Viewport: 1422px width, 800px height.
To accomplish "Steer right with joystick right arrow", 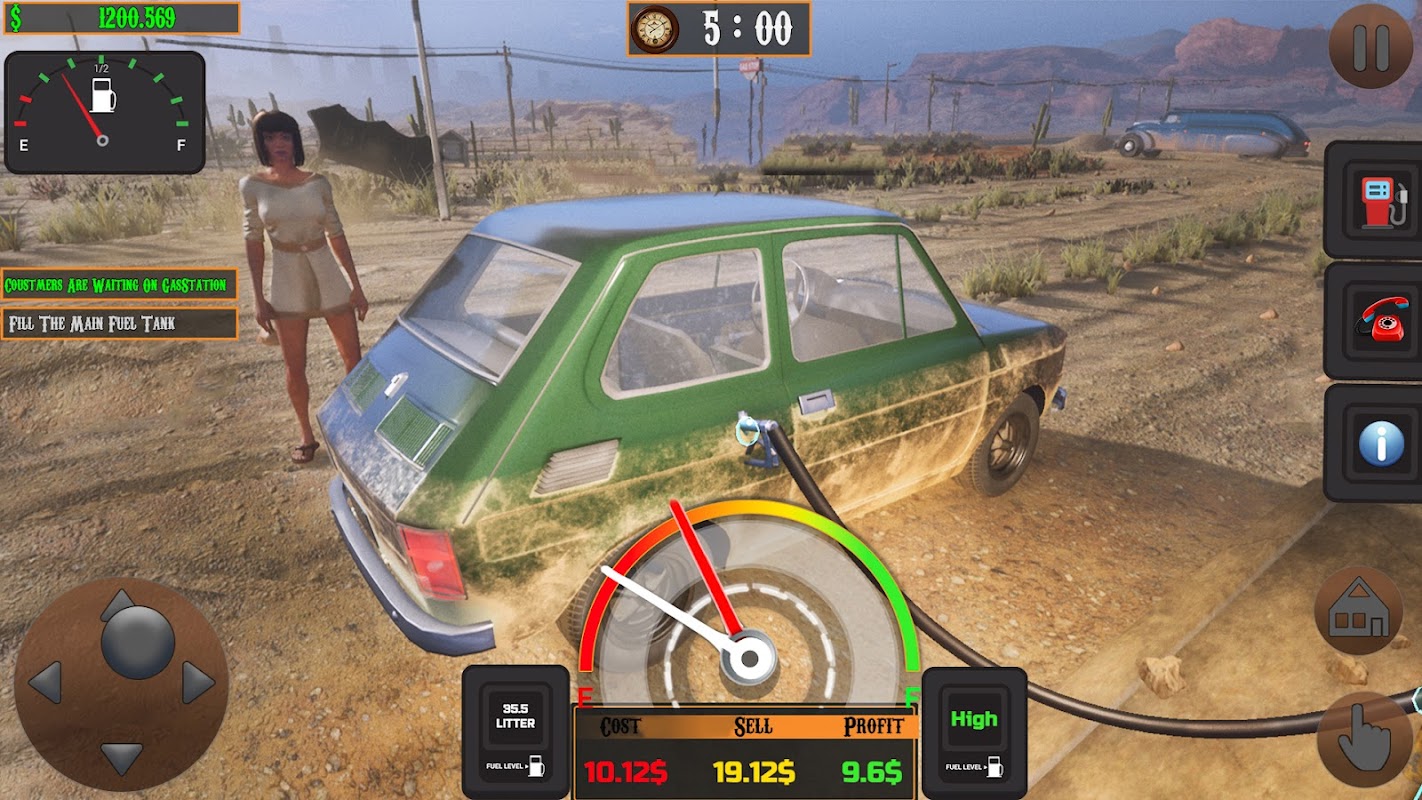I will [197, 683].
